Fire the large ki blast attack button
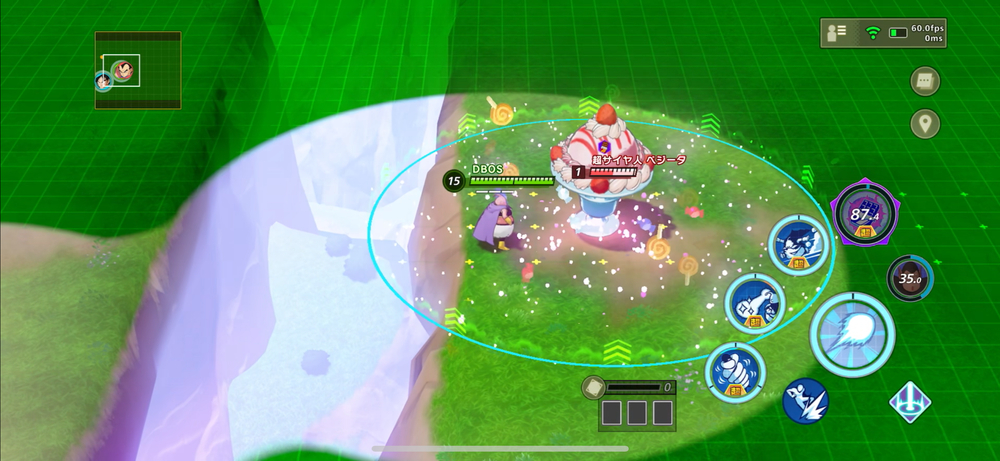Viewport: 1000px width, 461px height. click(x=852, y=334)
